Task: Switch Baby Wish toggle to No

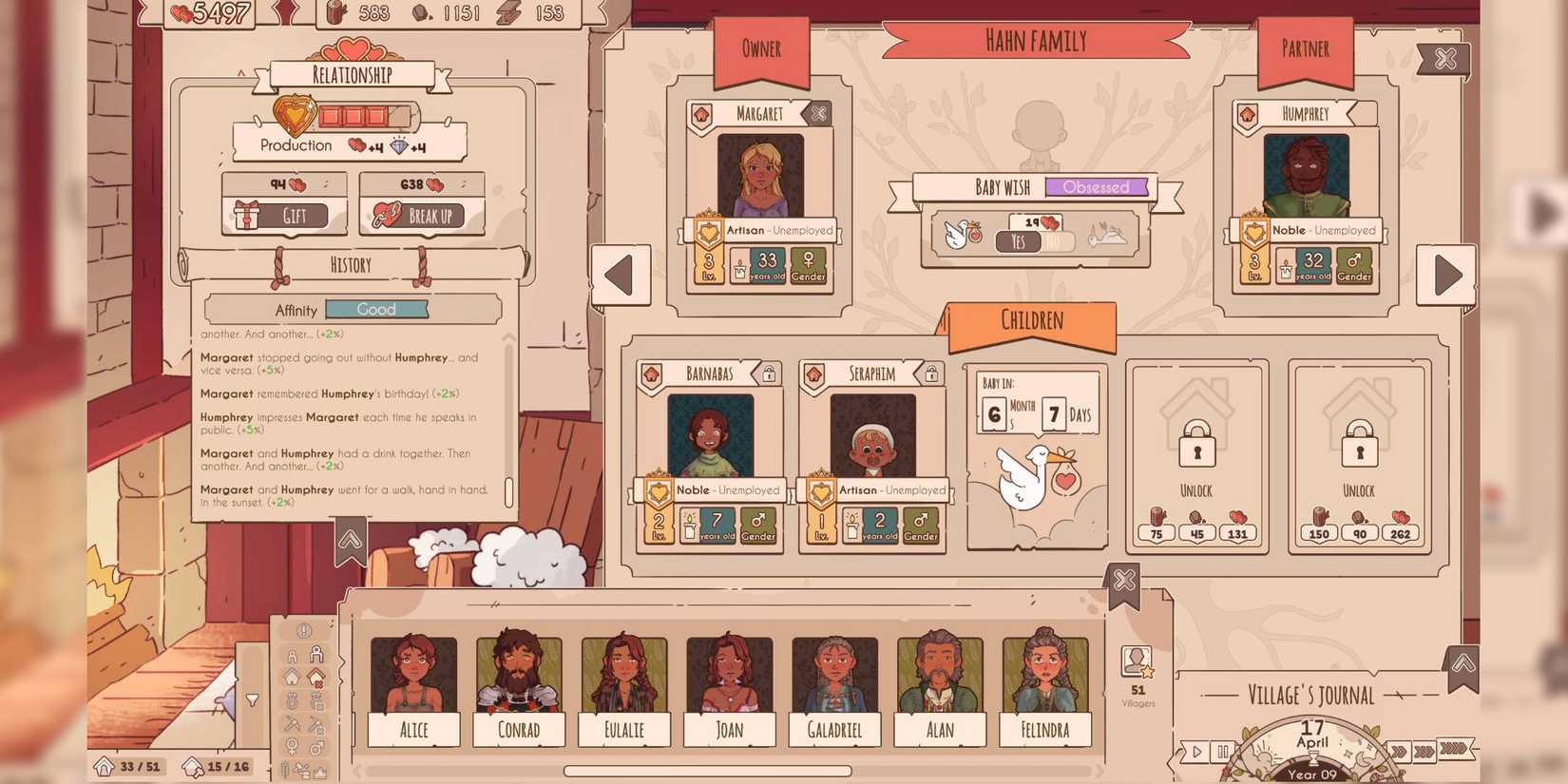Action: click(x=1055, y=242)
